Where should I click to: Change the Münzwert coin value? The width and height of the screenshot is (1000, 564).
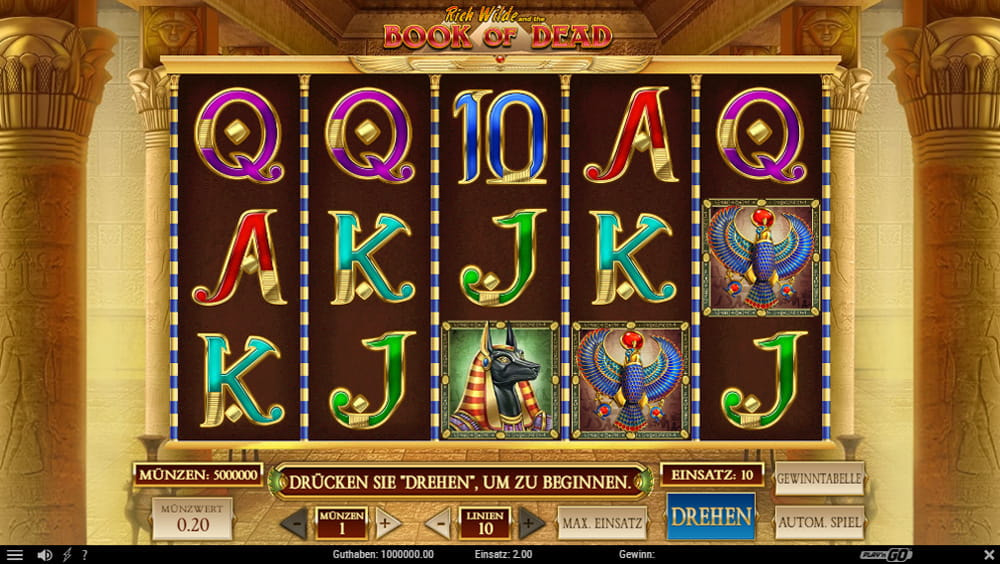point(191,520)
